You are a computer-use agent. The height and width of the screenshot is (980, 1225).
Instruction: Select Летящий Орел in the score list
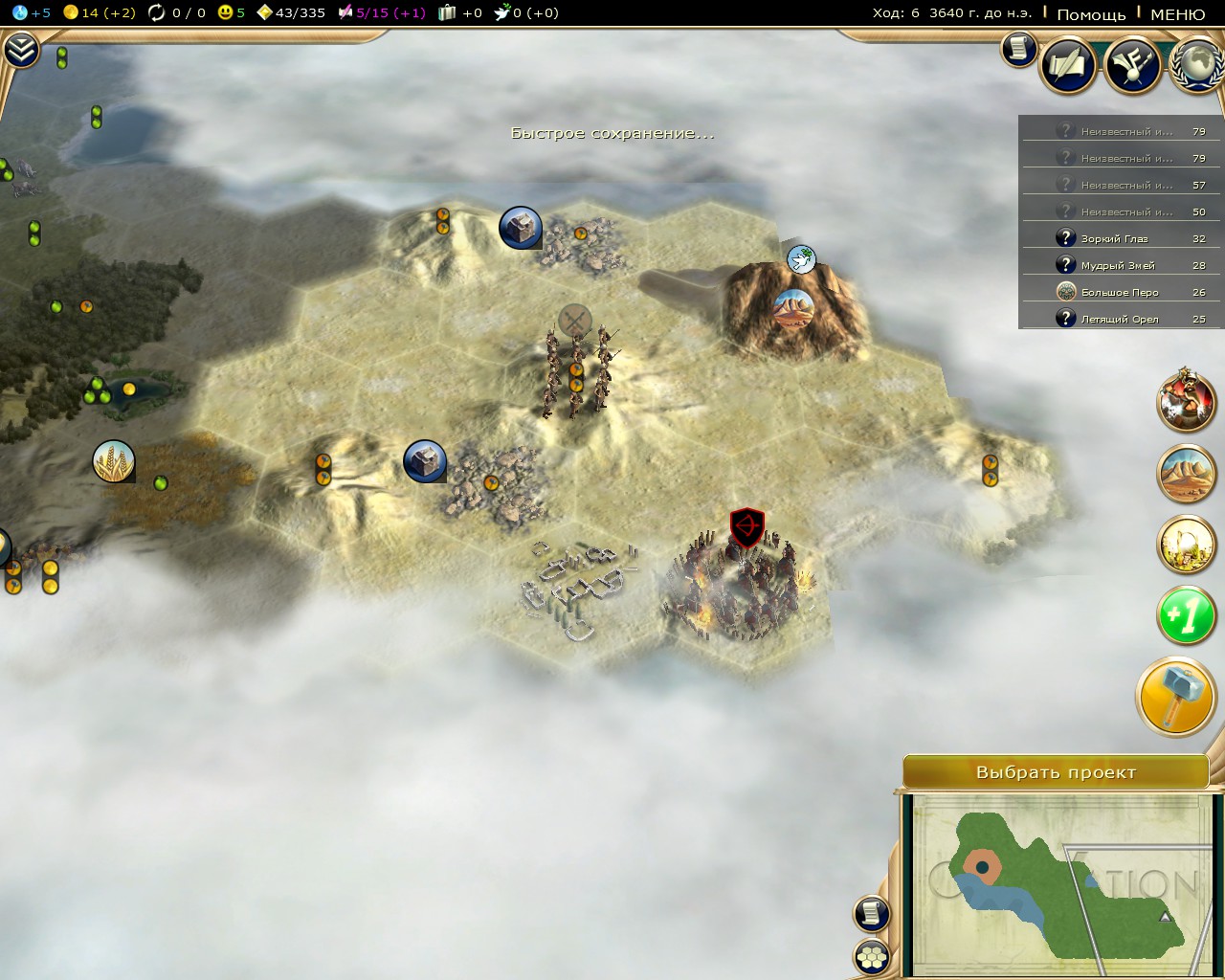pos(1120,319)
